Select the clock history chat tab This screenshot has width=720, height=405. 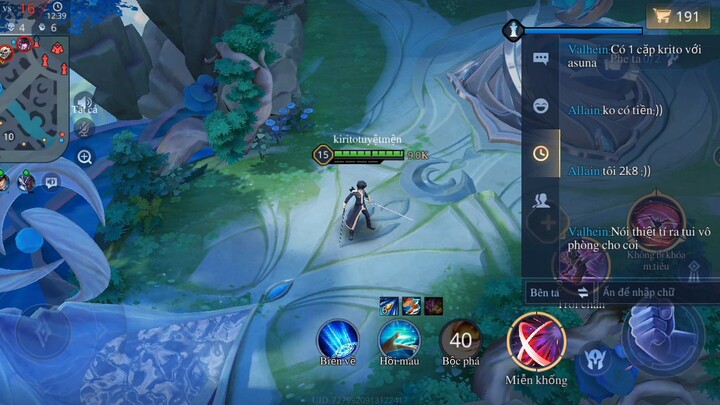pyautogui.click(x=541, y=153)
